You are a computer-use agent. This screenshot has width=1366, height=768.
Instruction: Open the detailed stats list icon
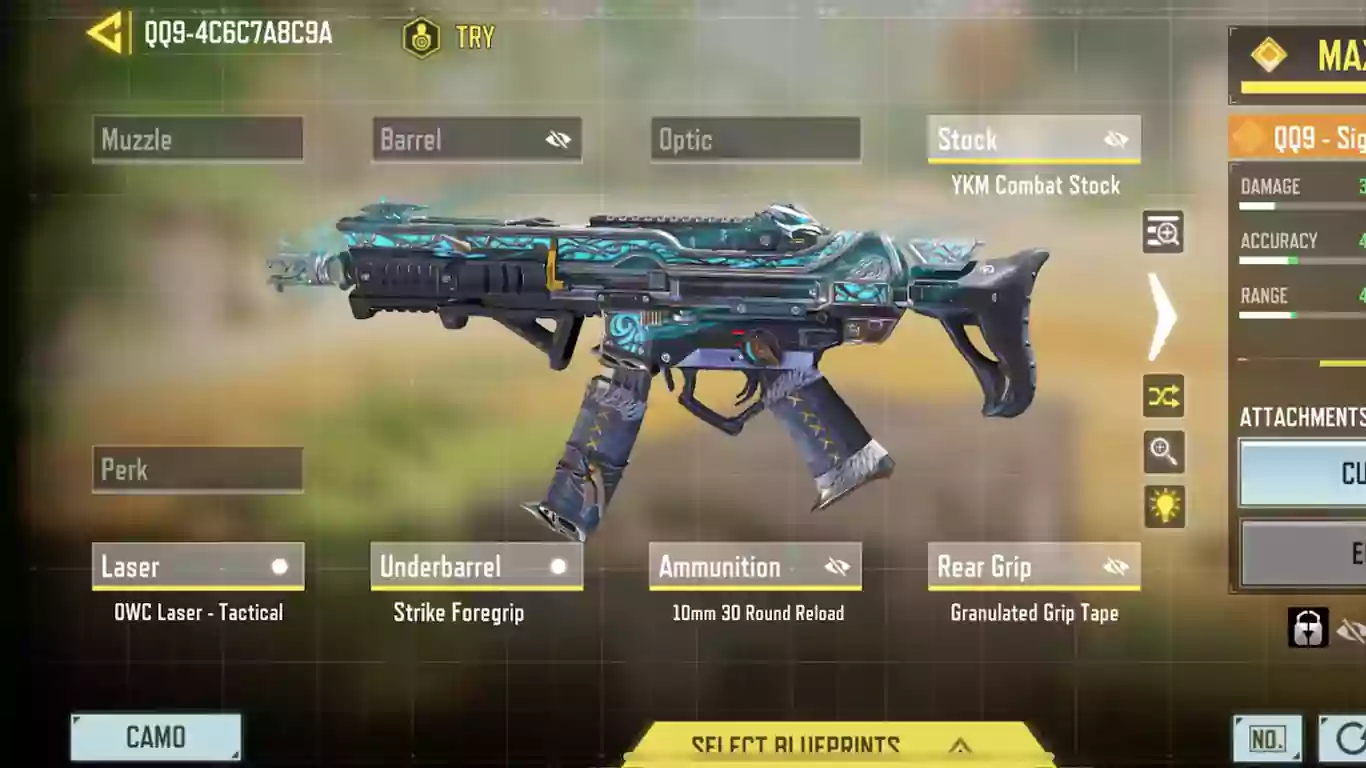point(1163,232)
